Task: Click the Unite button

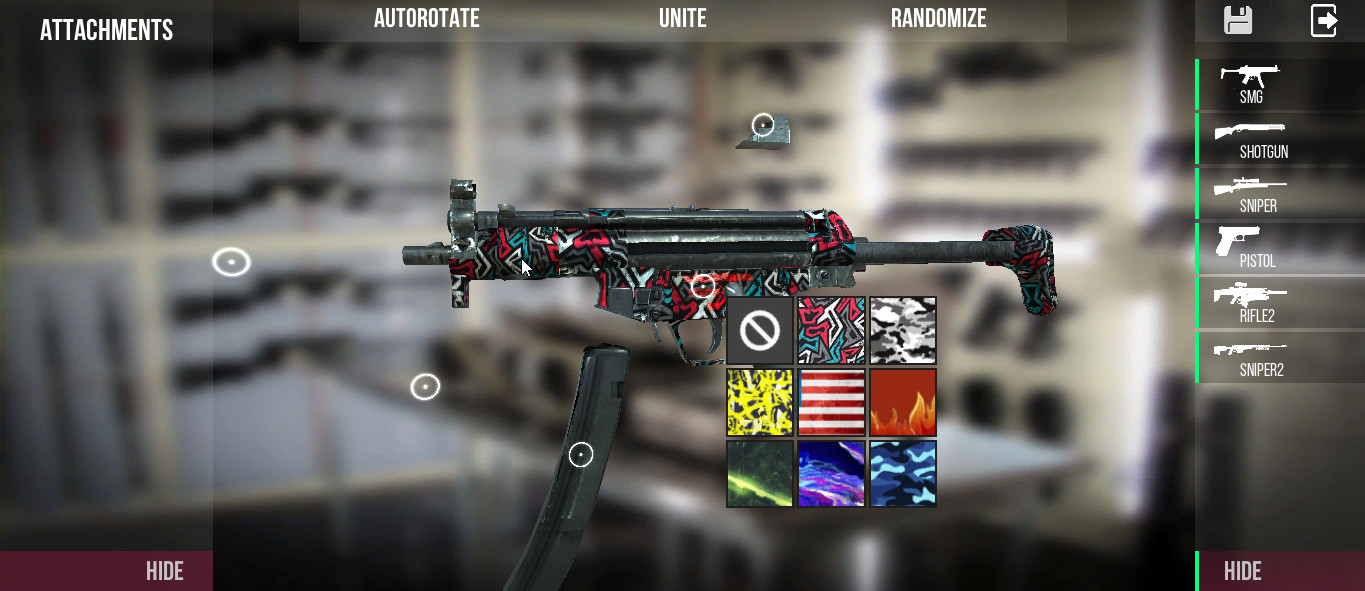Action: tap(682, 19)
